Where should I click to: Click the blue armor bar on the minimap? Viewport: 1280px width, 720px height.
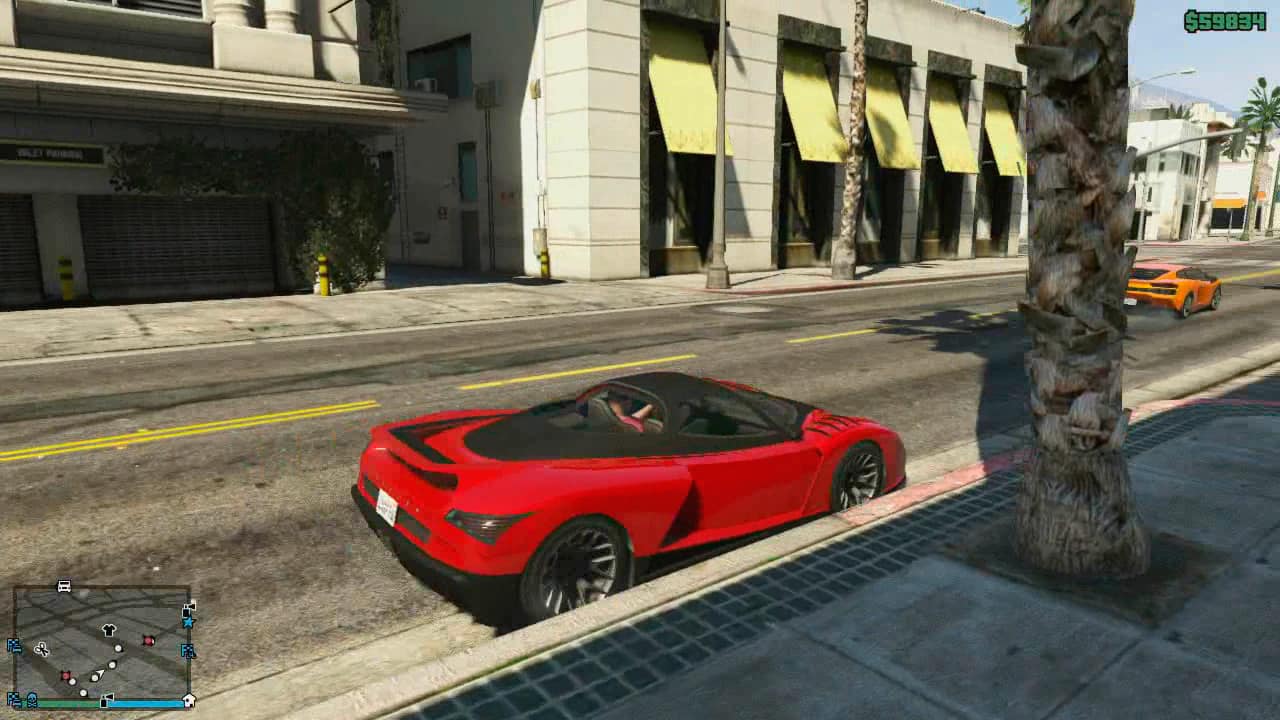click(x=146, y=703)
